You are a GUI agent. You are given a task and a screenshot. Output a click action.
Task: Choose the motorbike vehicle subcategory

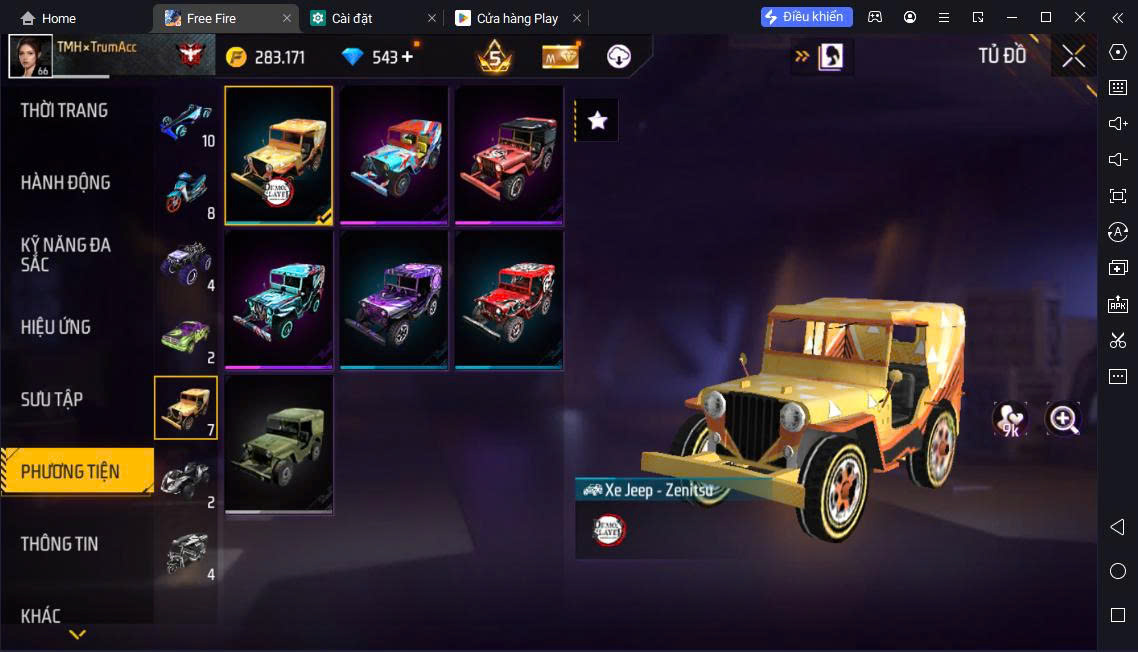click(x=186, y=190)
